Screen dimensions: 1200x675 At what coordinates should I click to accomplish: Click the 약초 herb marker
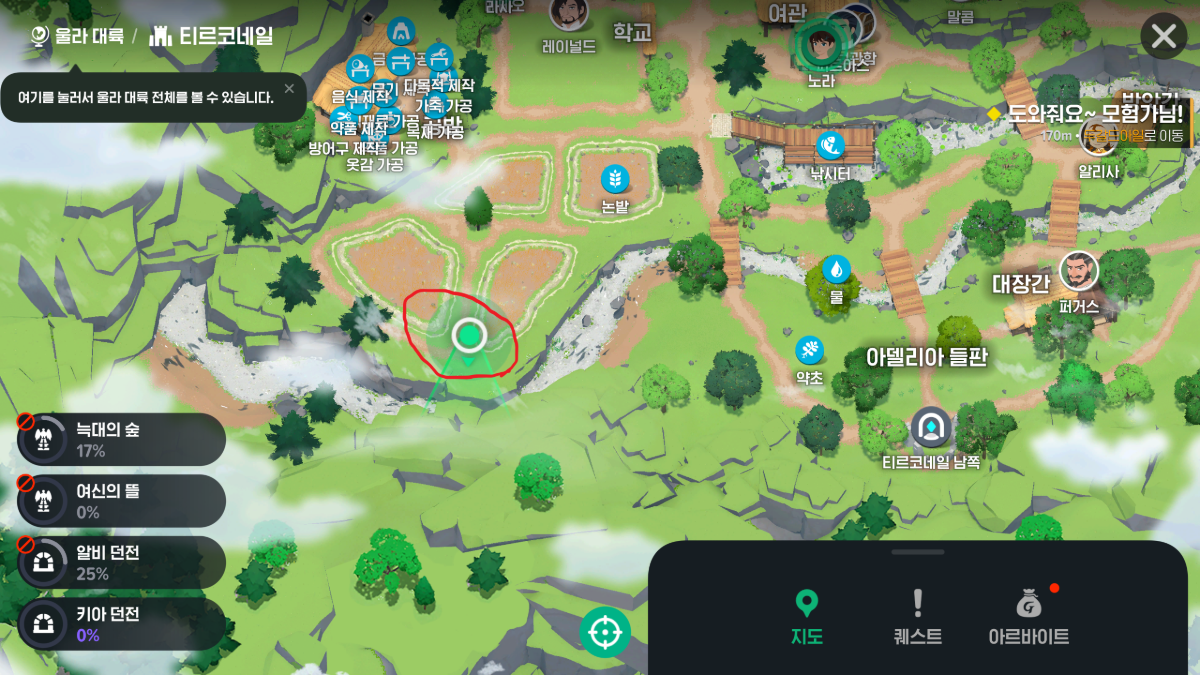click(809, 350)
